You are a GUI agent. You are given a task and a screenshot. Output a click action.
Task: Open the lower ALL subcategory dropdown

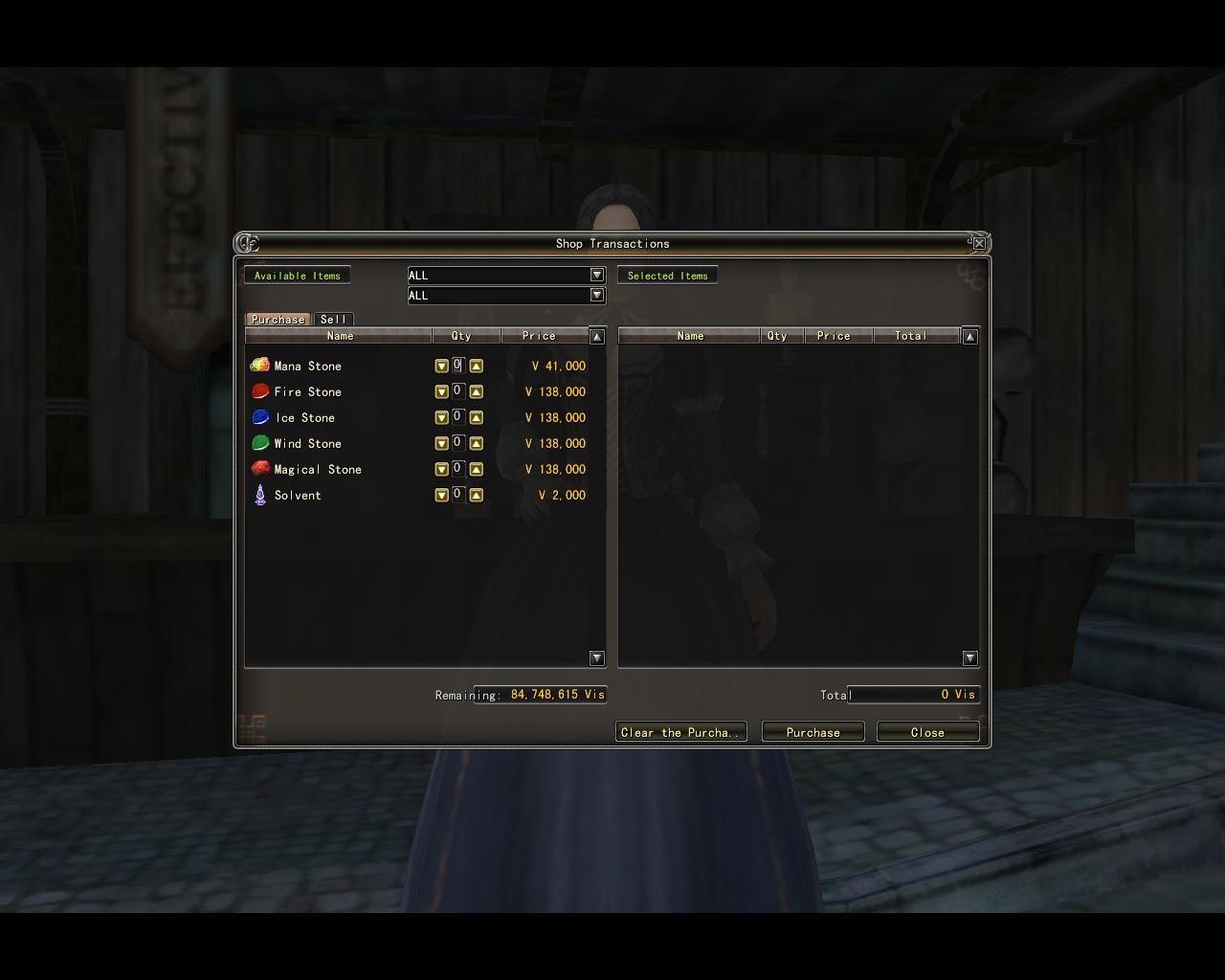pyautogui.click(x=596, y=295)
